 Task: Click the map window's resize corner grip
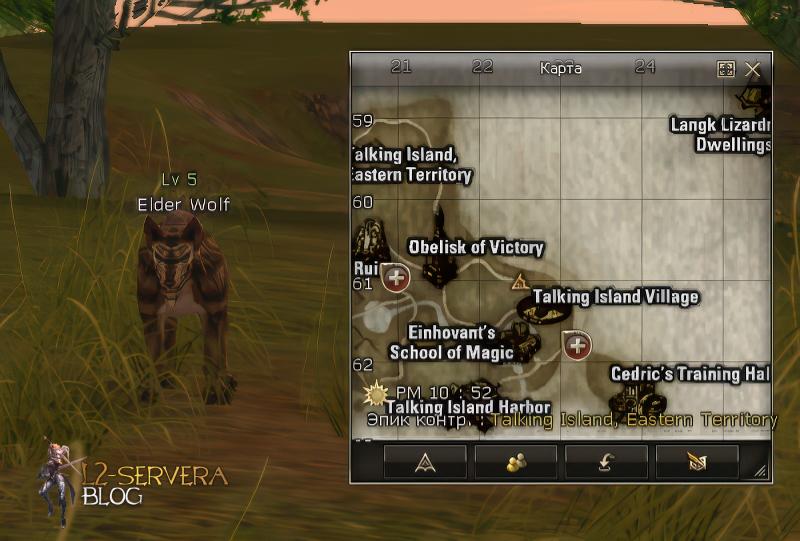click(x=762, y=472)
